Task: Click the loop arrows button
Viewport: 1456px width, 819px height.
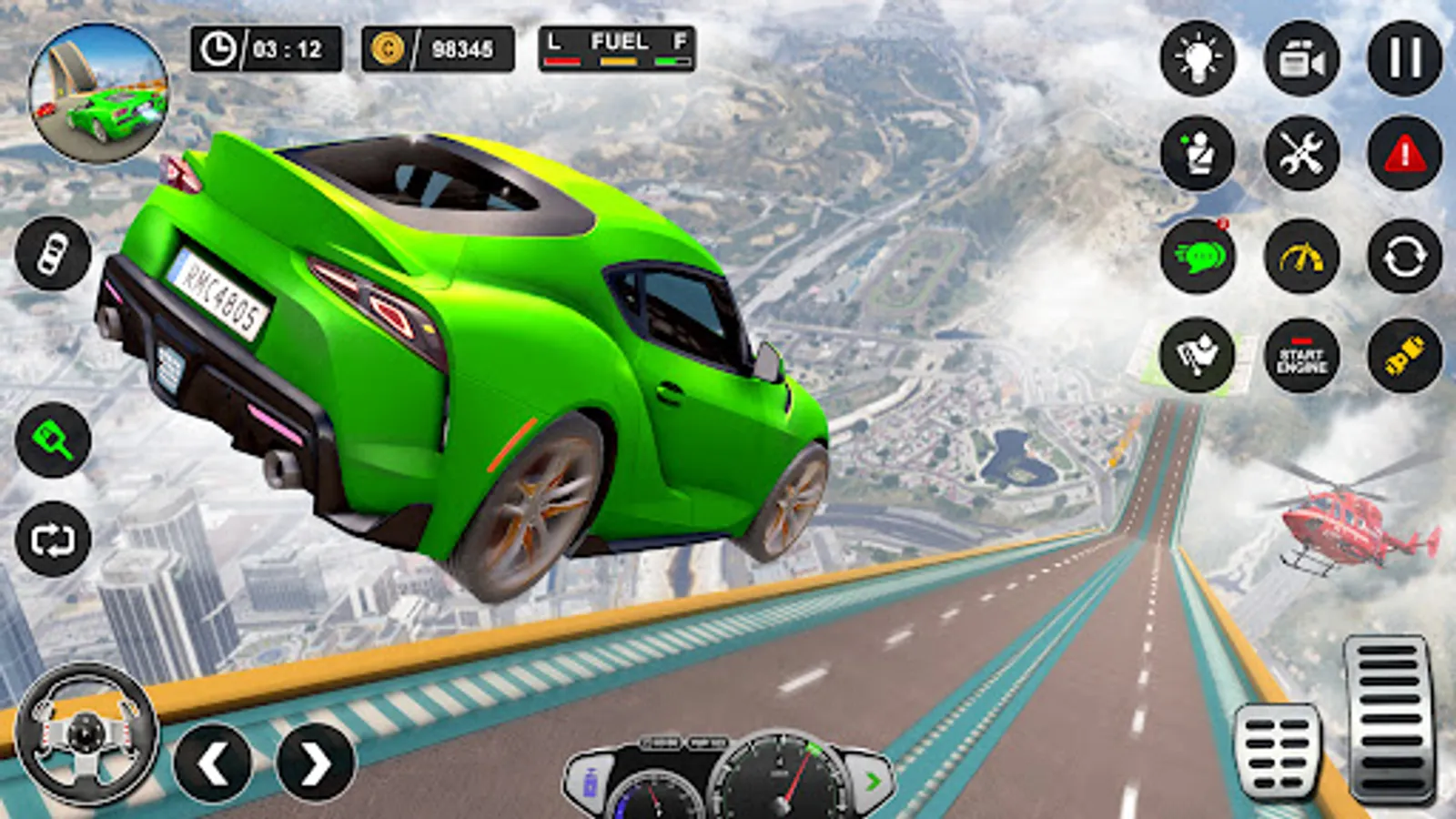Action: pos(53,540)
